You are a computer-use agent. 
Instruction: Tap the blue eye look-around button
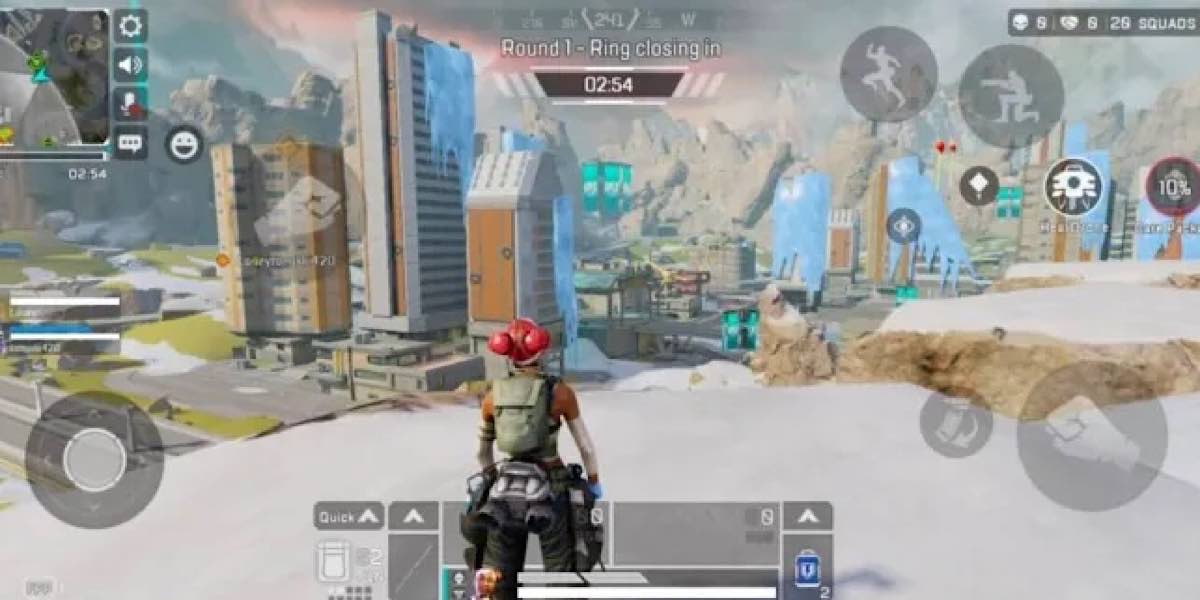(904, 226)
